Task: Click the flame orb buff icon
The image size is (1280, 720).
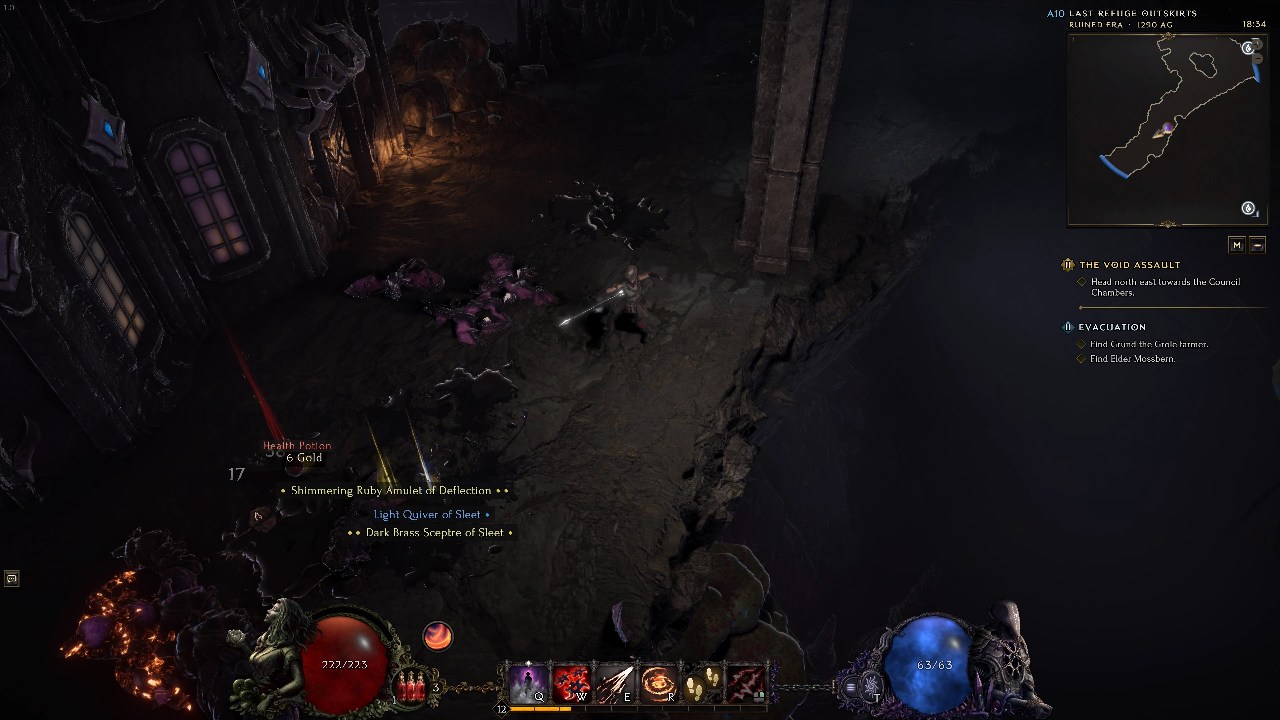Action: (437, 635)
